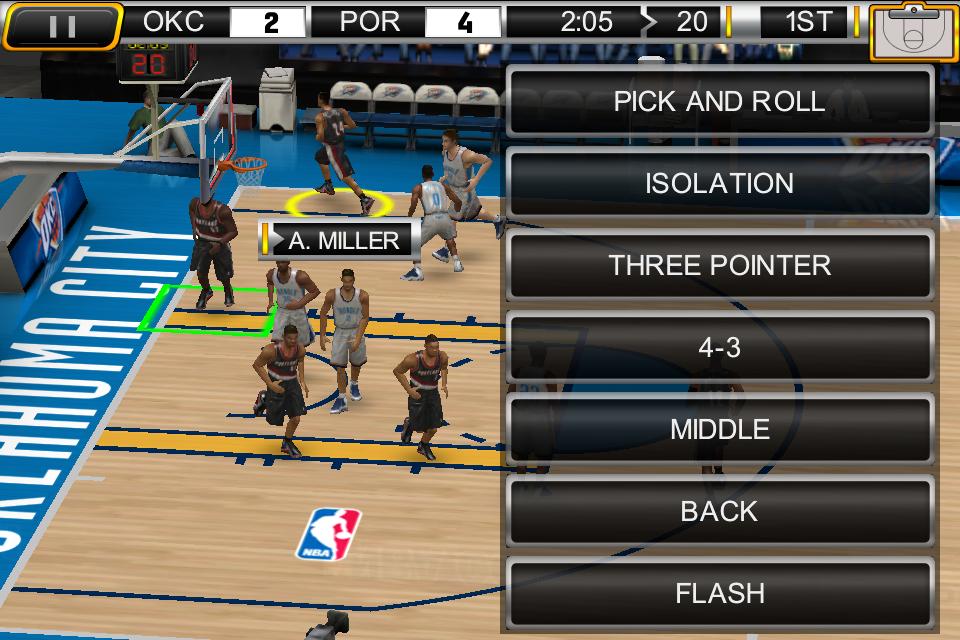The image size is (960, 640).
Task: Choose the Pick and Roll play
Action: coord(719,102)
